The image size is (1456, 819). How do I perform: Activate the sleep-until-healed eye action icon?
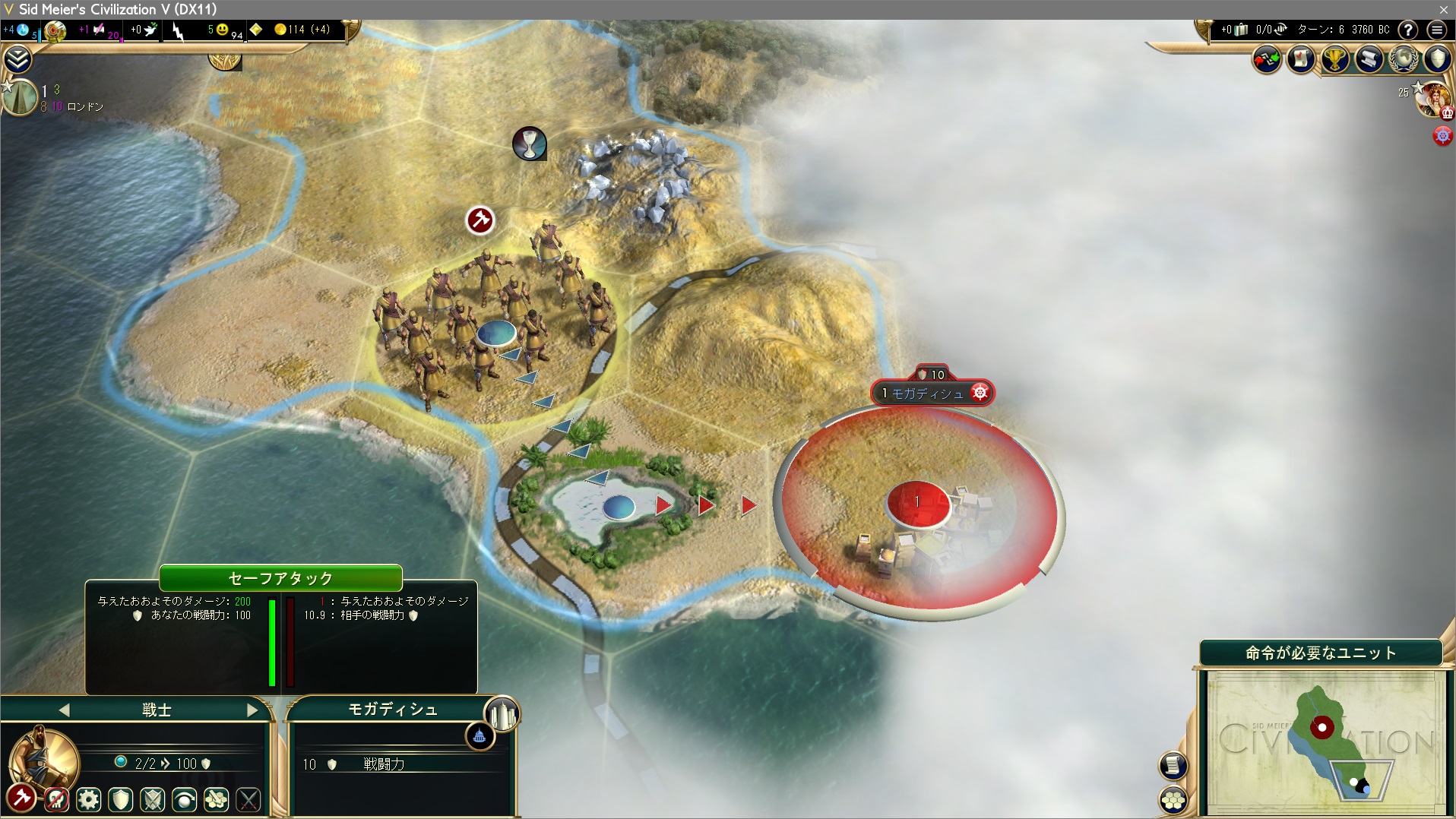(185, 799)
